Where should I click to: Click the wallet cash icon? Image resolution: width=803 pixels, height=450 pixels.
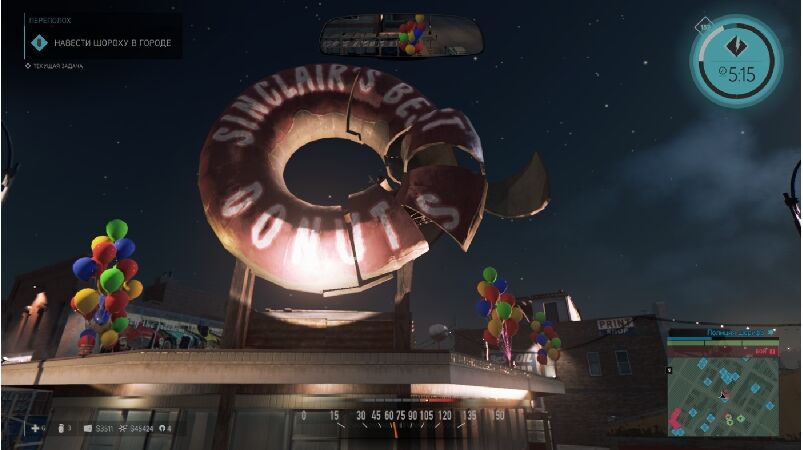point(87,429)
